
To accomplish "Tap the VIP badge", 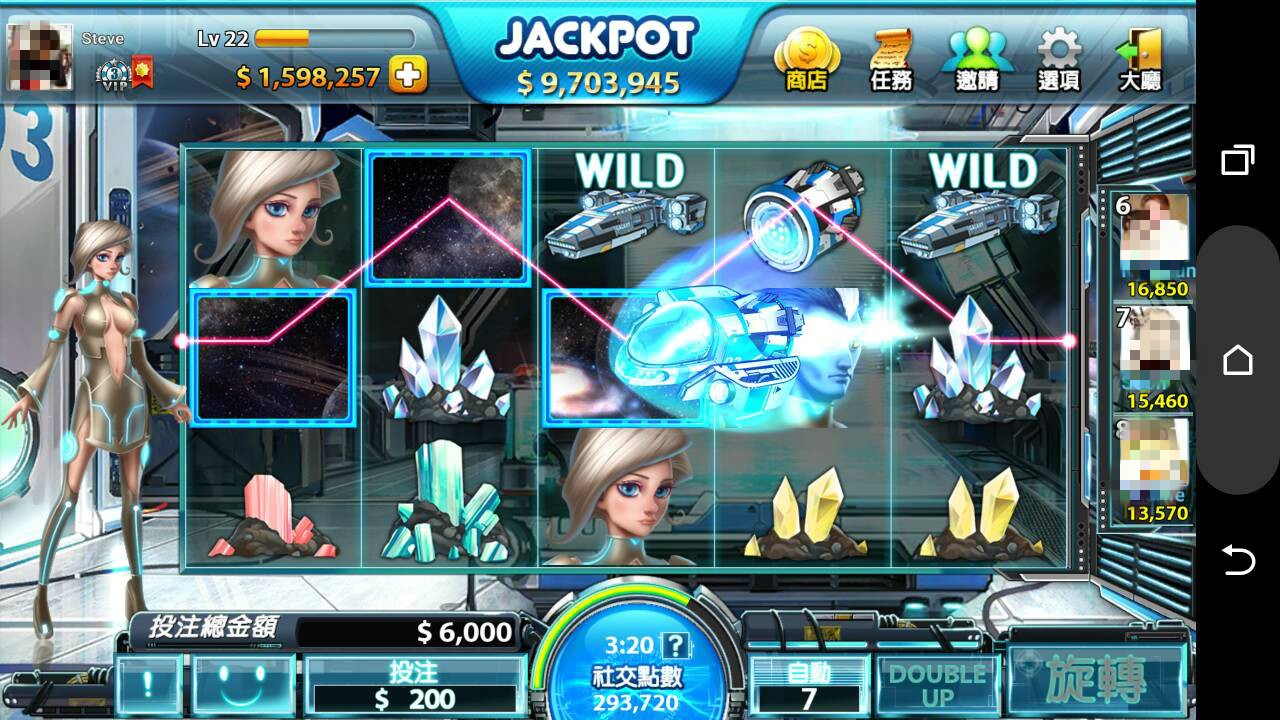I will pyautogui.click(x=114, y=75).
